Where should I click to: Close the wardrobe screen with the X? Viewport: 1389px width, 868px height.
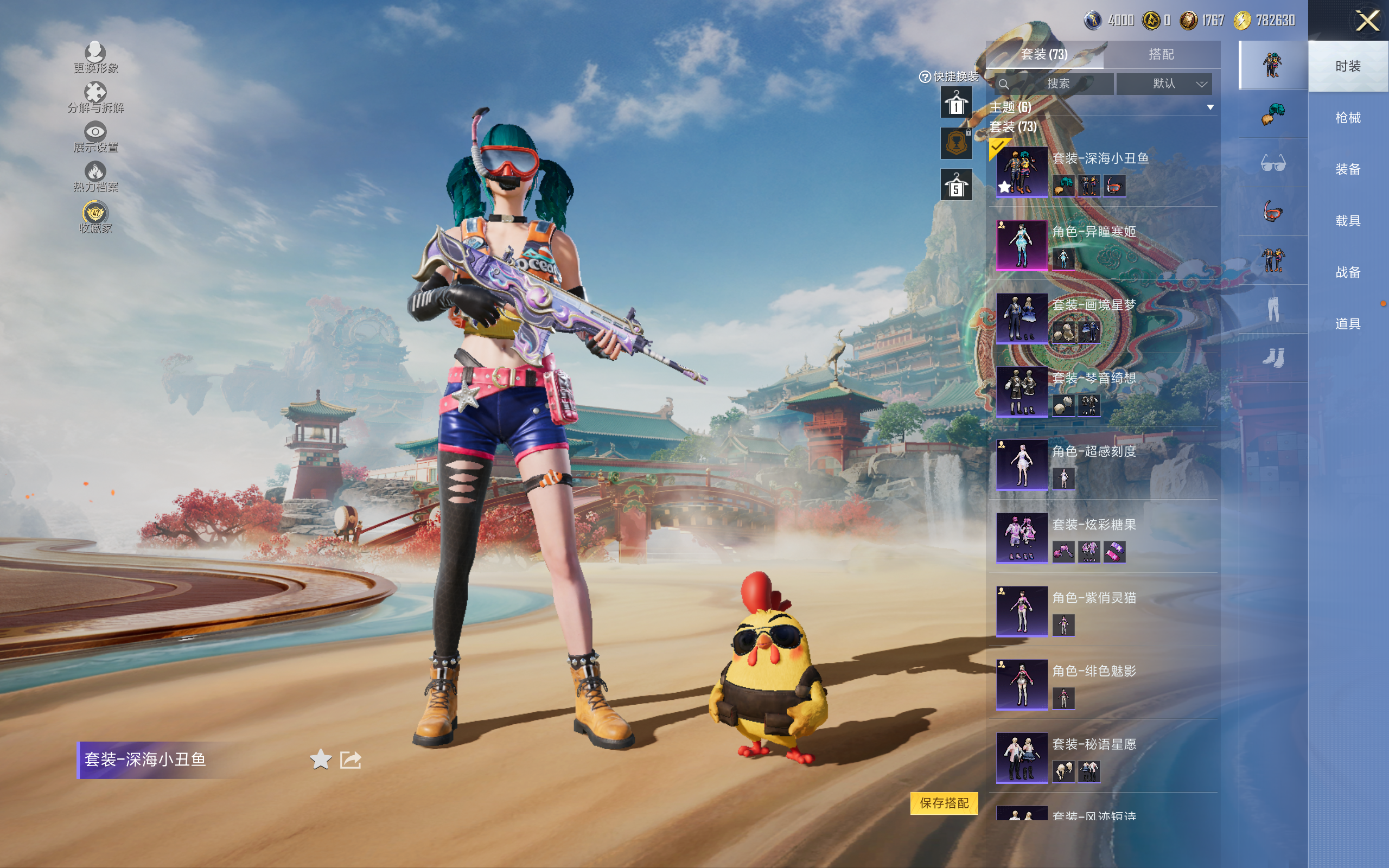[1367, 21]
